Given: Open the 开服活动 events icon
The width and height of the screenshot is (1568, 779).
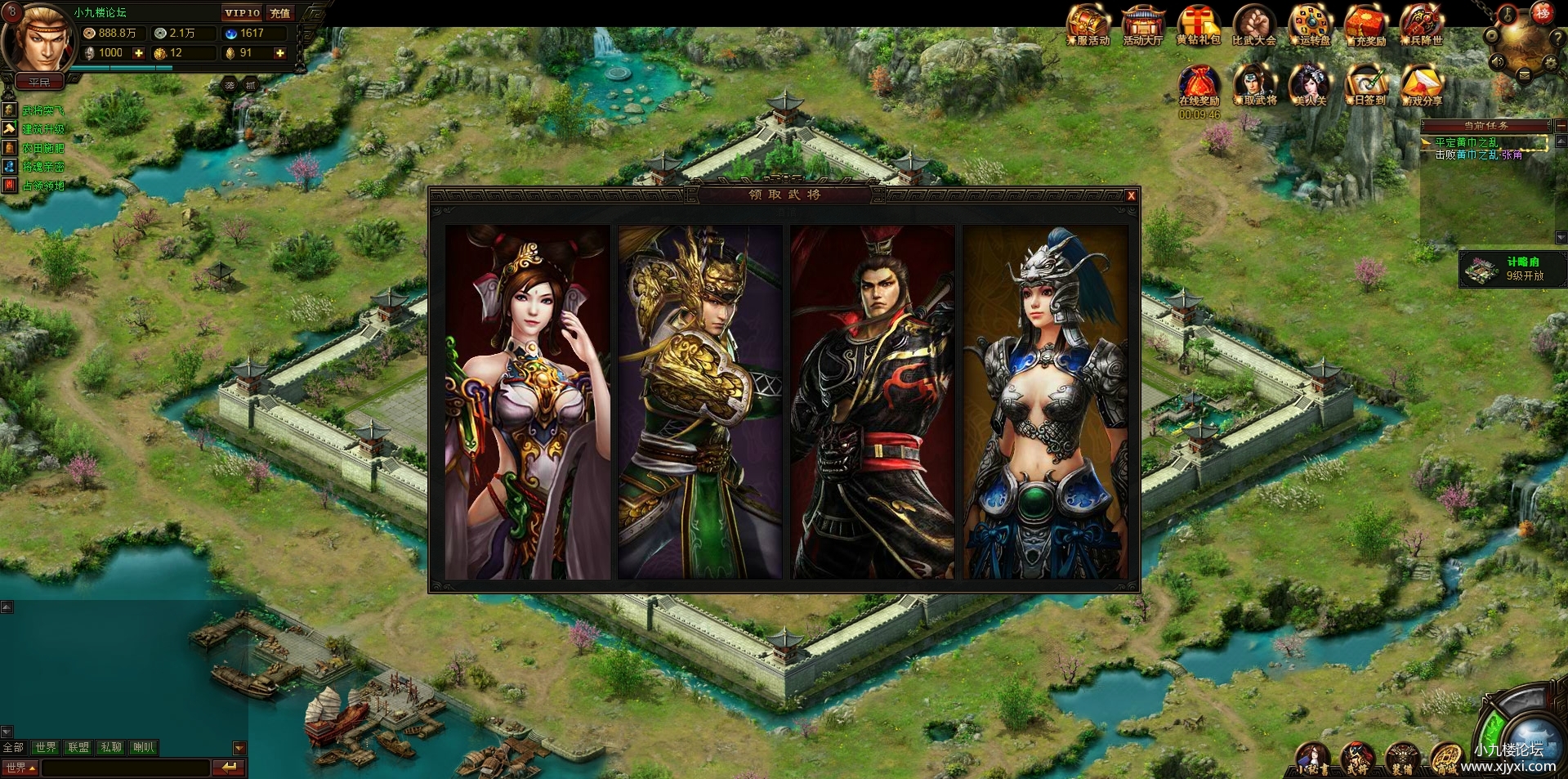Looking at the screenshot, I should [1088, 25].
